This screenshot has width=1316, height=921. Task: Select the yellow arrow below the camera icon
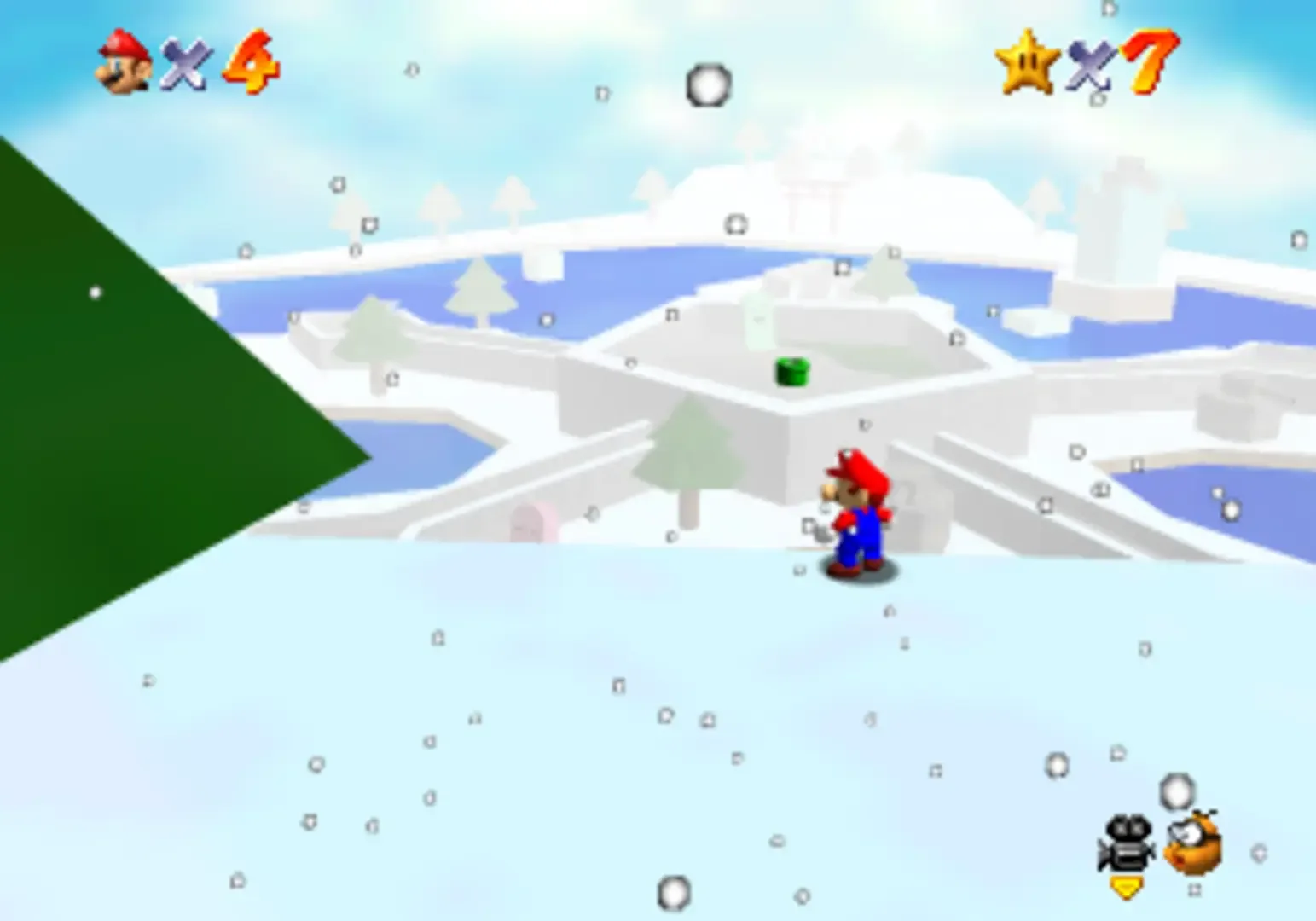[x=1128, y=887]
